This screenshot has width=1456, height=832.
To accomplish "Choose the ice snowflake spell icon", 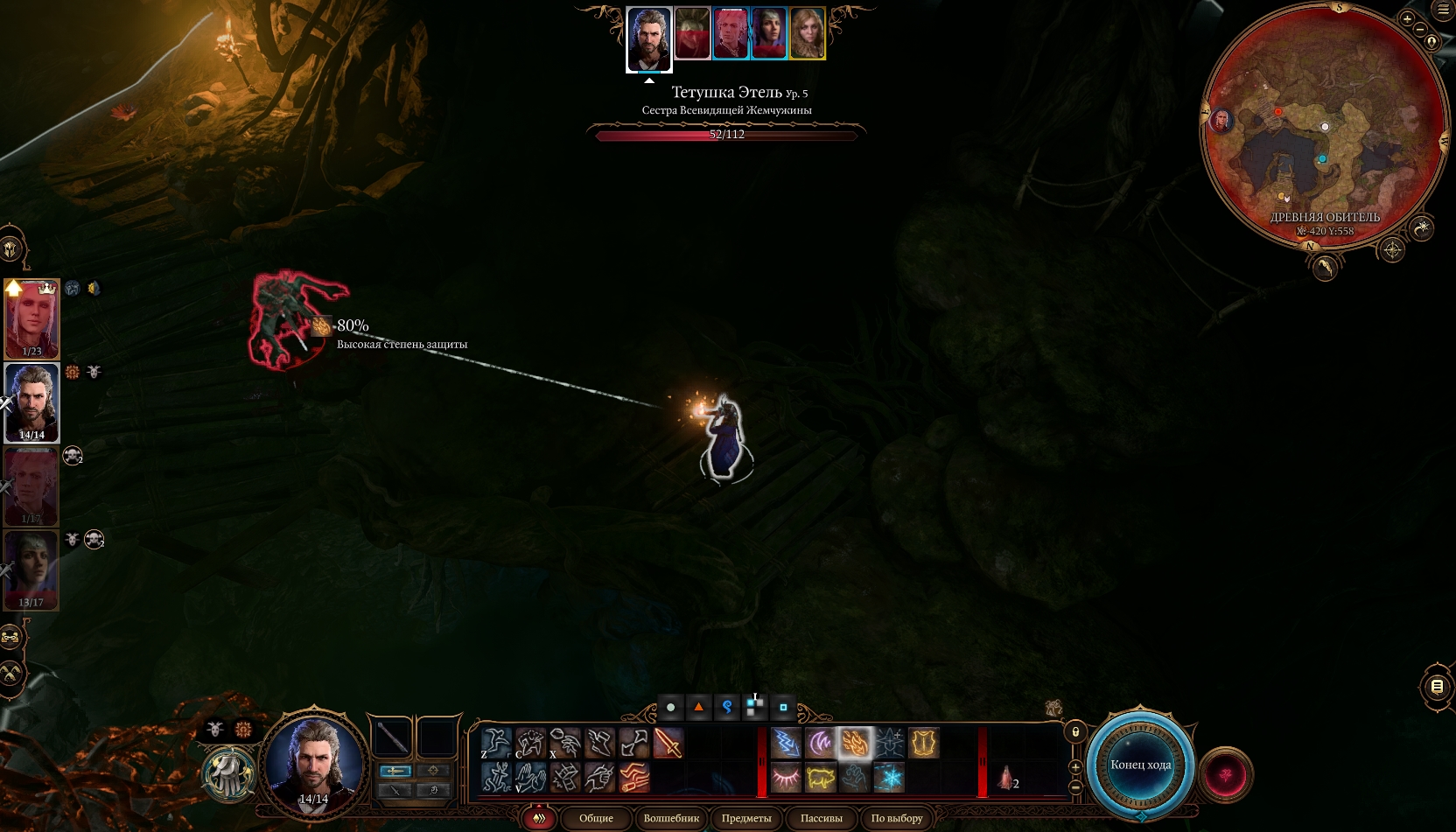I will click(889, 777).
